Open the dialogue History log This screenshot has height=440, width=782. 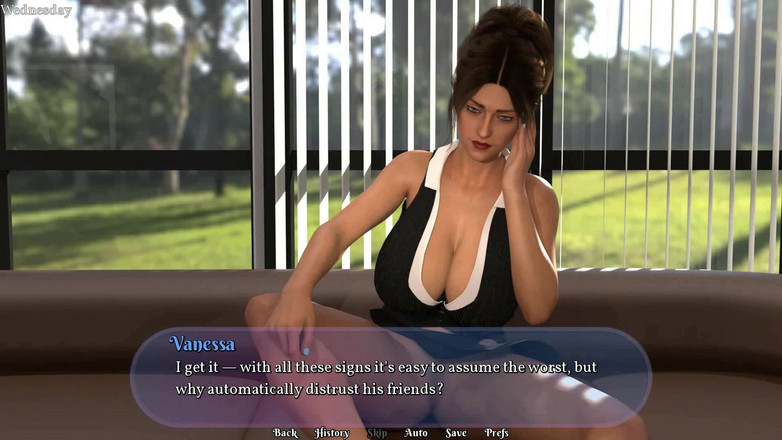click(x=332, y=433)
